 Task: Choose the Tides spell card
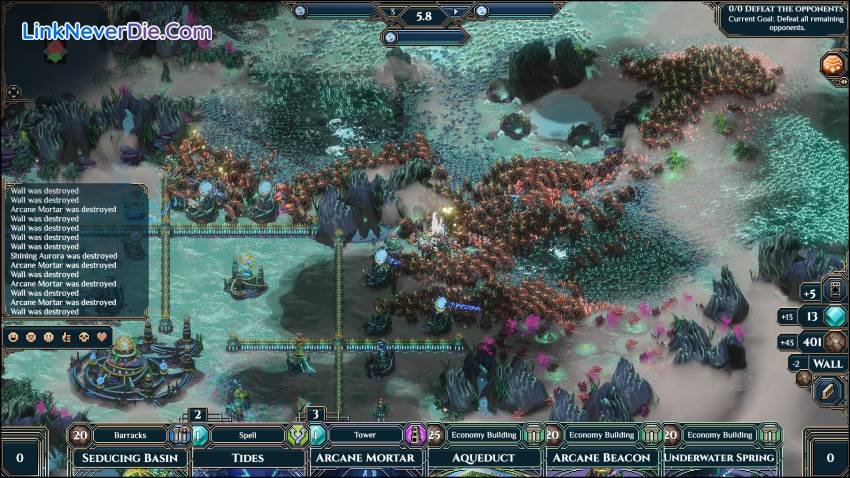point(248,457)
